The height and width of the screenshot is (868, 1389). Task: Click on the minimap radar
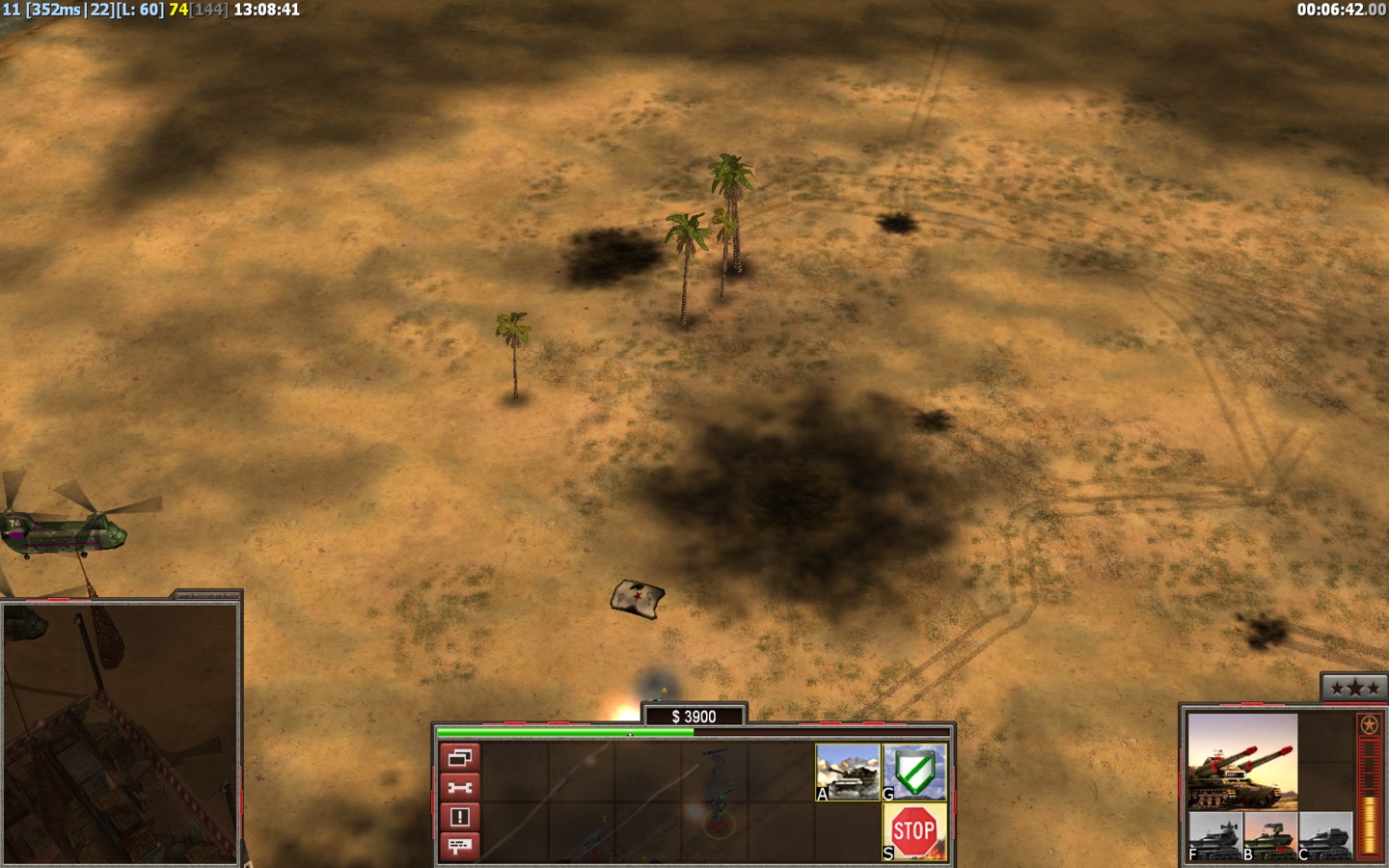click(x=120, y=733)
